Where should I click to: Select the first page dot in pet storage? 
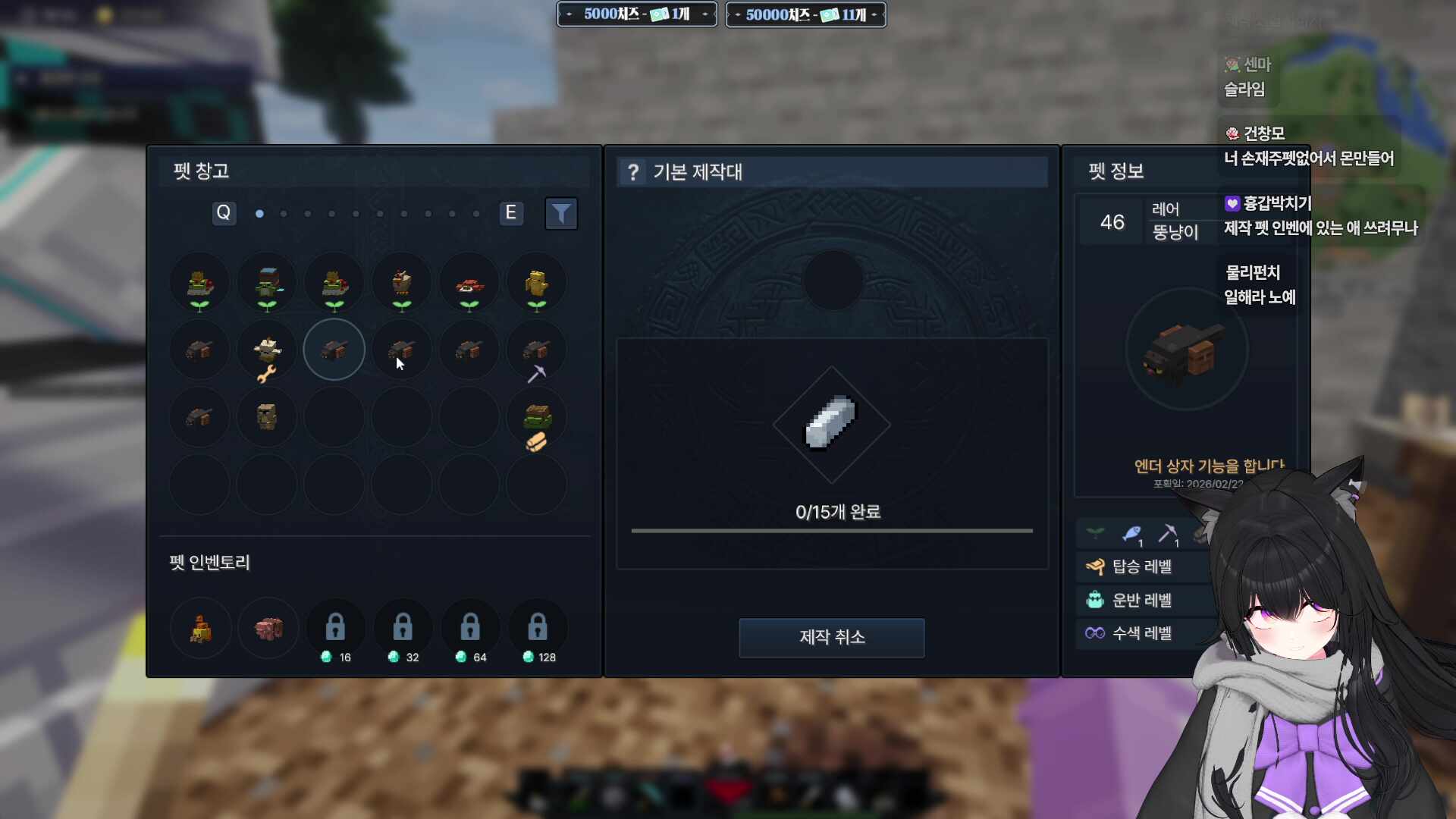tap(259, 214)
